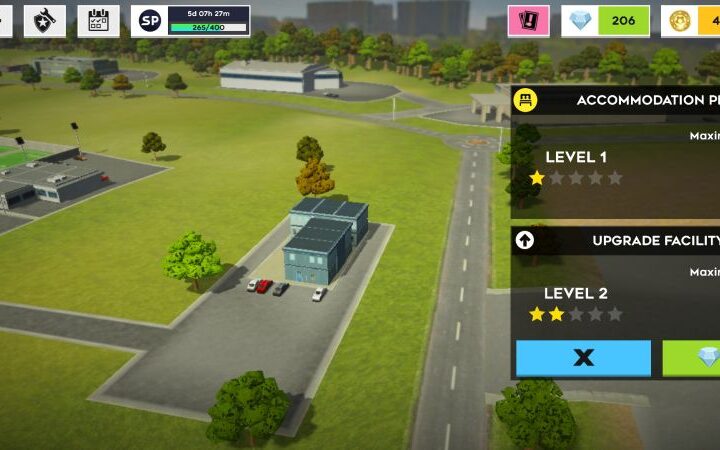Open the gold coin currency counter

(692, 20)
